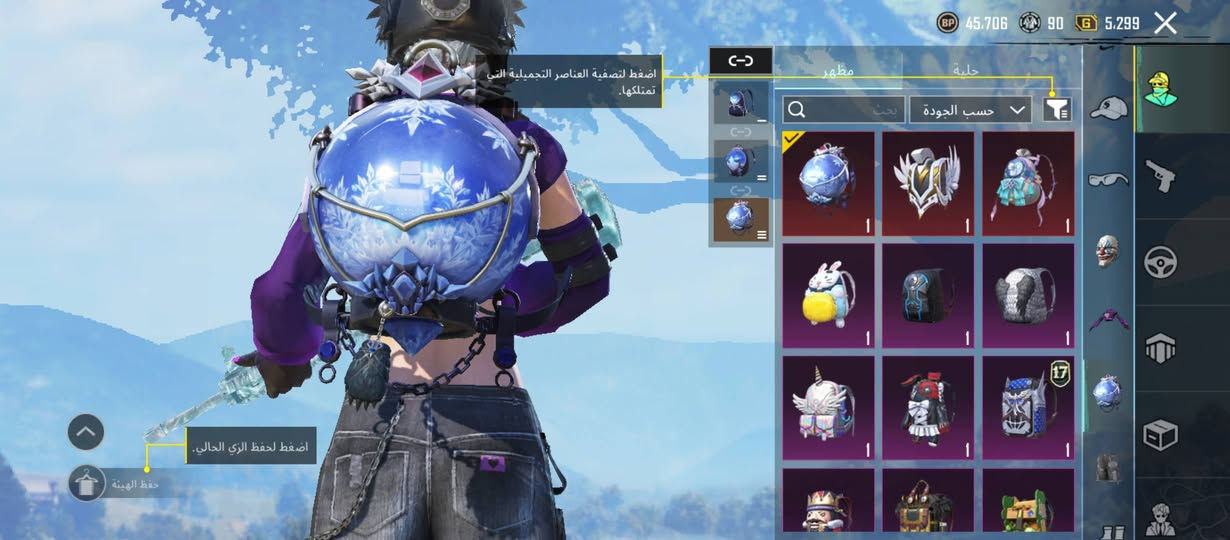1230x540 pixels.
Task: Open the cap headwear category
Action: pyautogui.click(x=1107, y=108)
